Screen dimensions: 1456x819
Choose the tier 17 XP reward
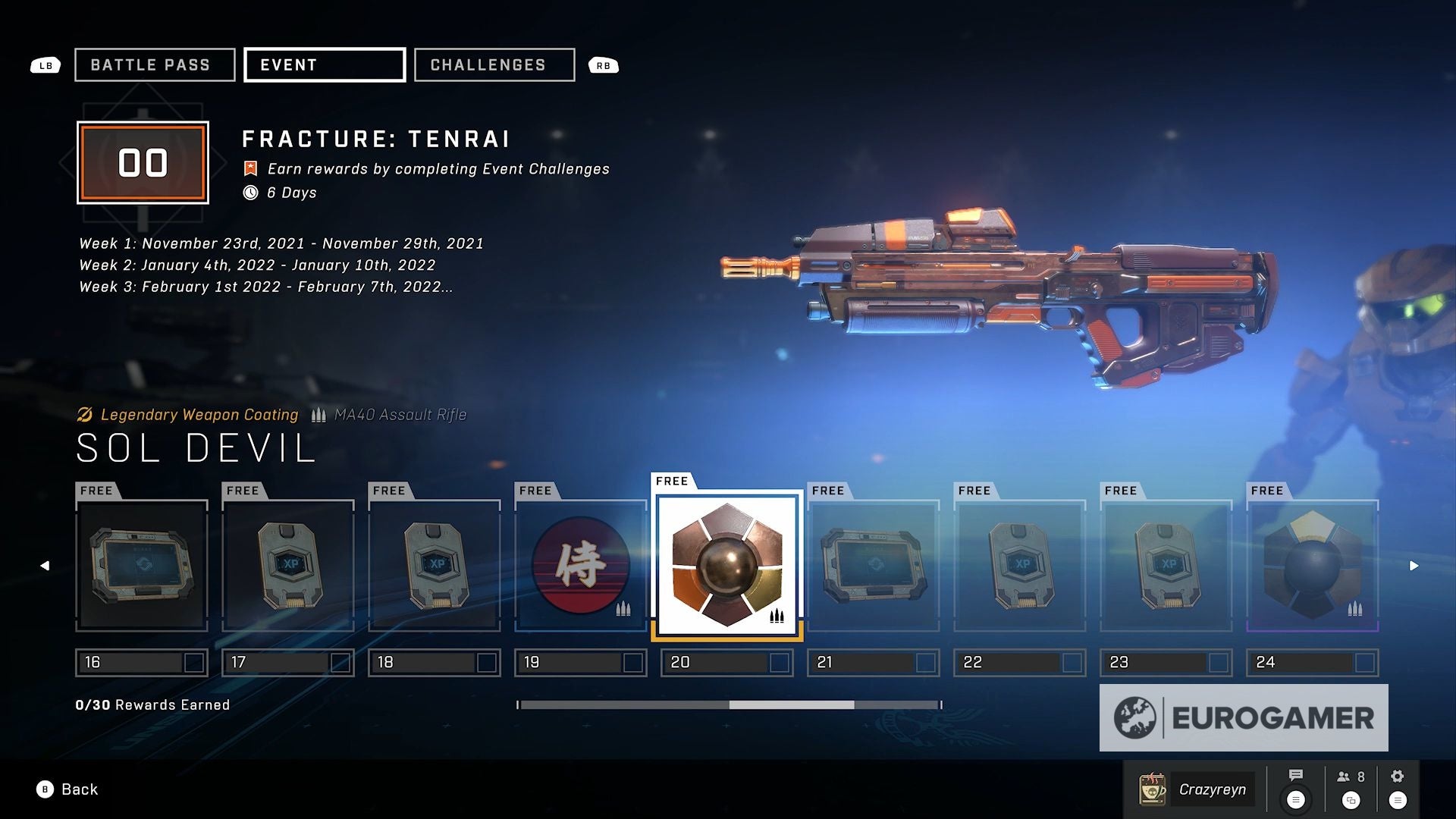(x=288, y=566)
